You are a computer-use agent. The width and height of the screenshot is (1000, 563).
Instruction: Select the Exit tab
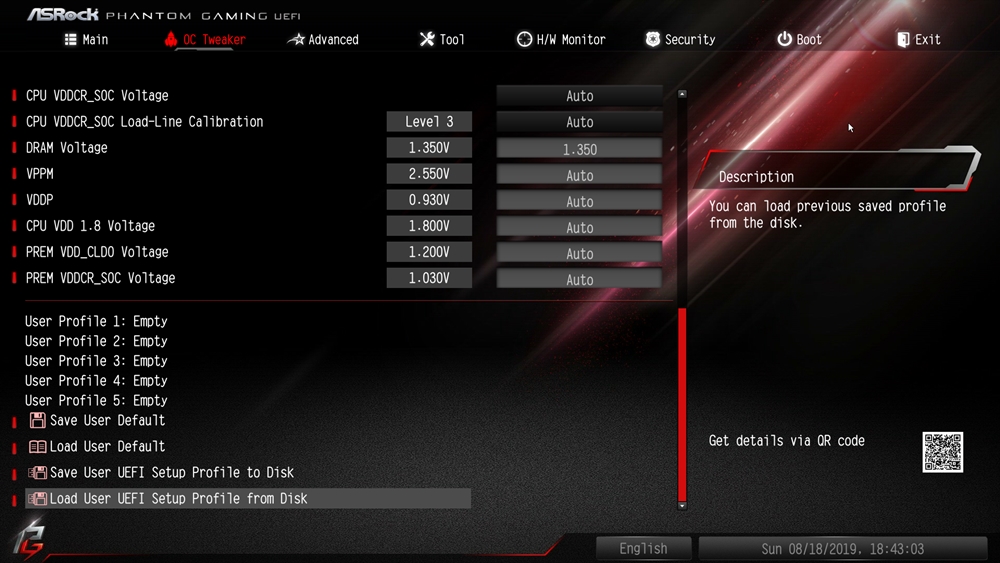(x=918, y=40)
